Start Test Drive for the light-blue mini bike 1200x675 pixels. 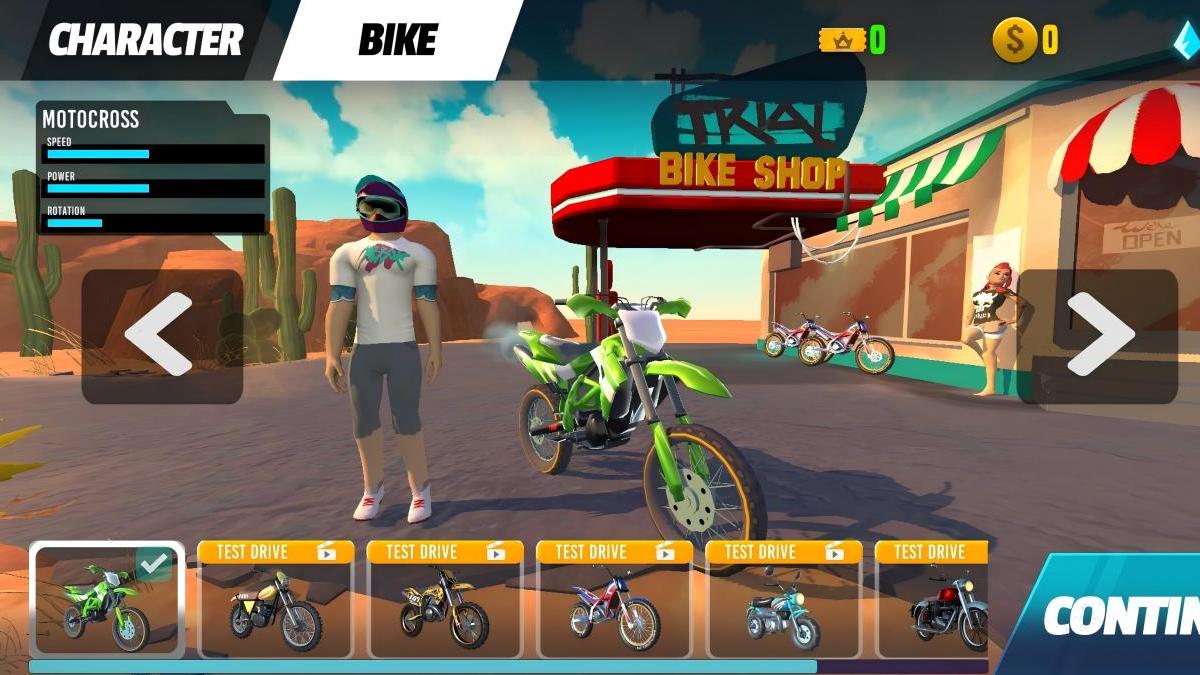(783, 552)
